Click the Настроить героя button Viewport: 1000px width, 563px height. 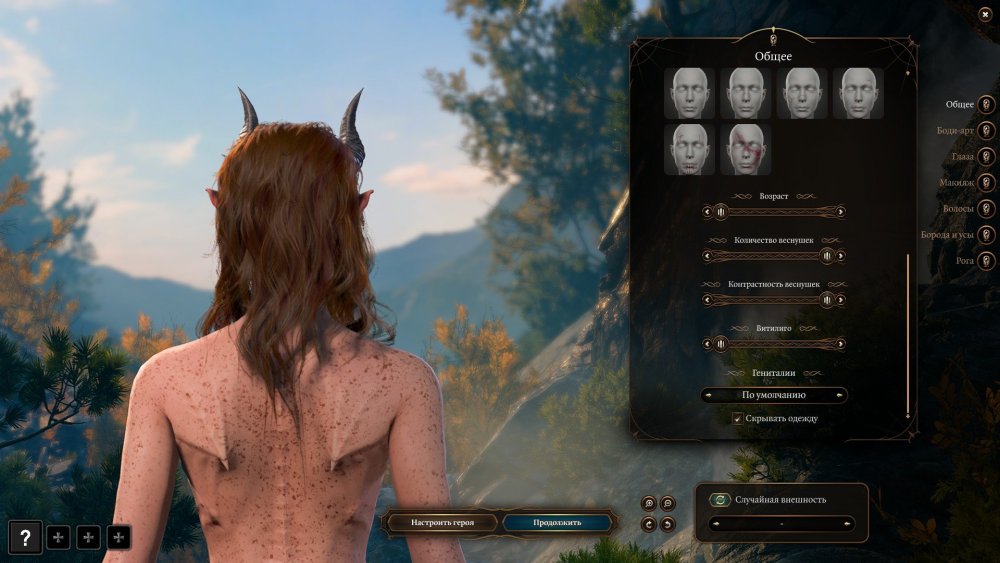click(x=441, y=522)
